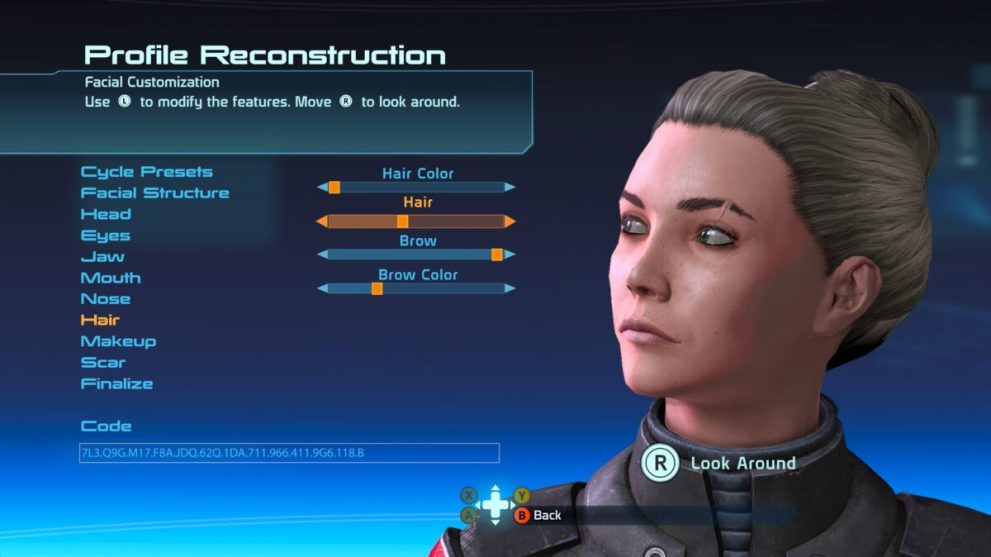Open the Eyes customization option

tap(106, 236)
